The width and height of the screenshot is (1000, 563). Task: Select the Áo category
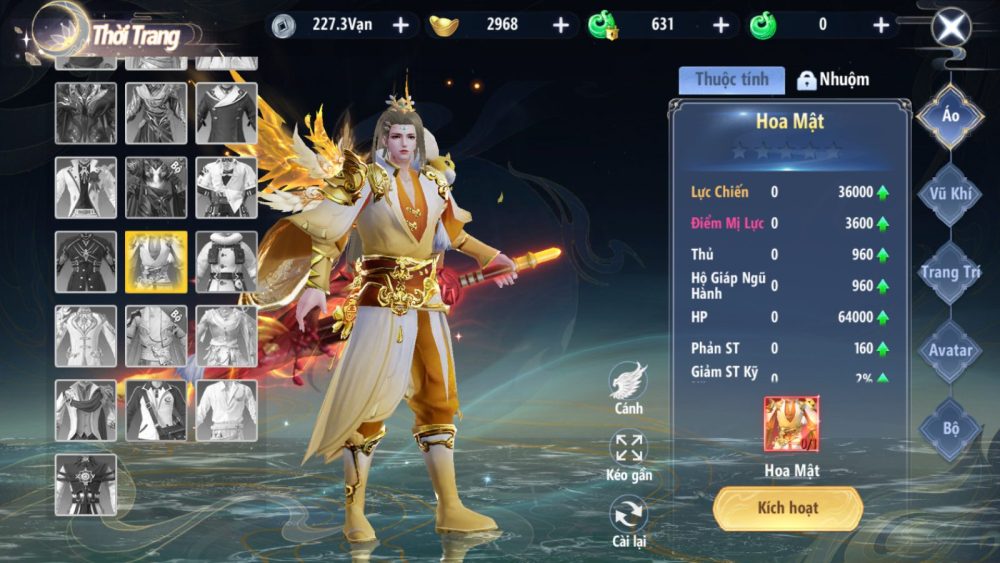[950, 116]
